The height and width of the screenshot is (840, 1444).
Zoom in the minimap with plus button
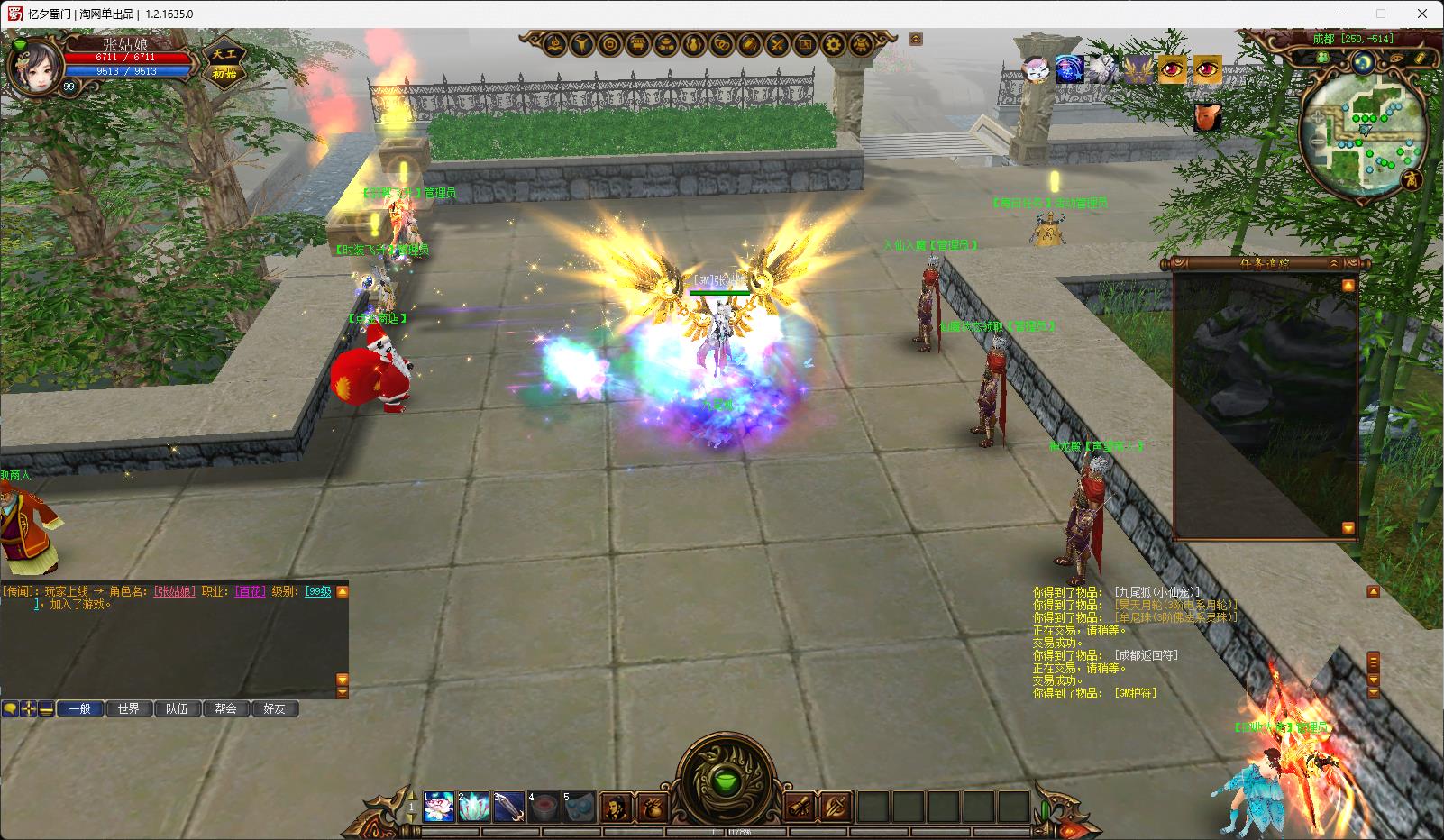[x=1318, y=118]
